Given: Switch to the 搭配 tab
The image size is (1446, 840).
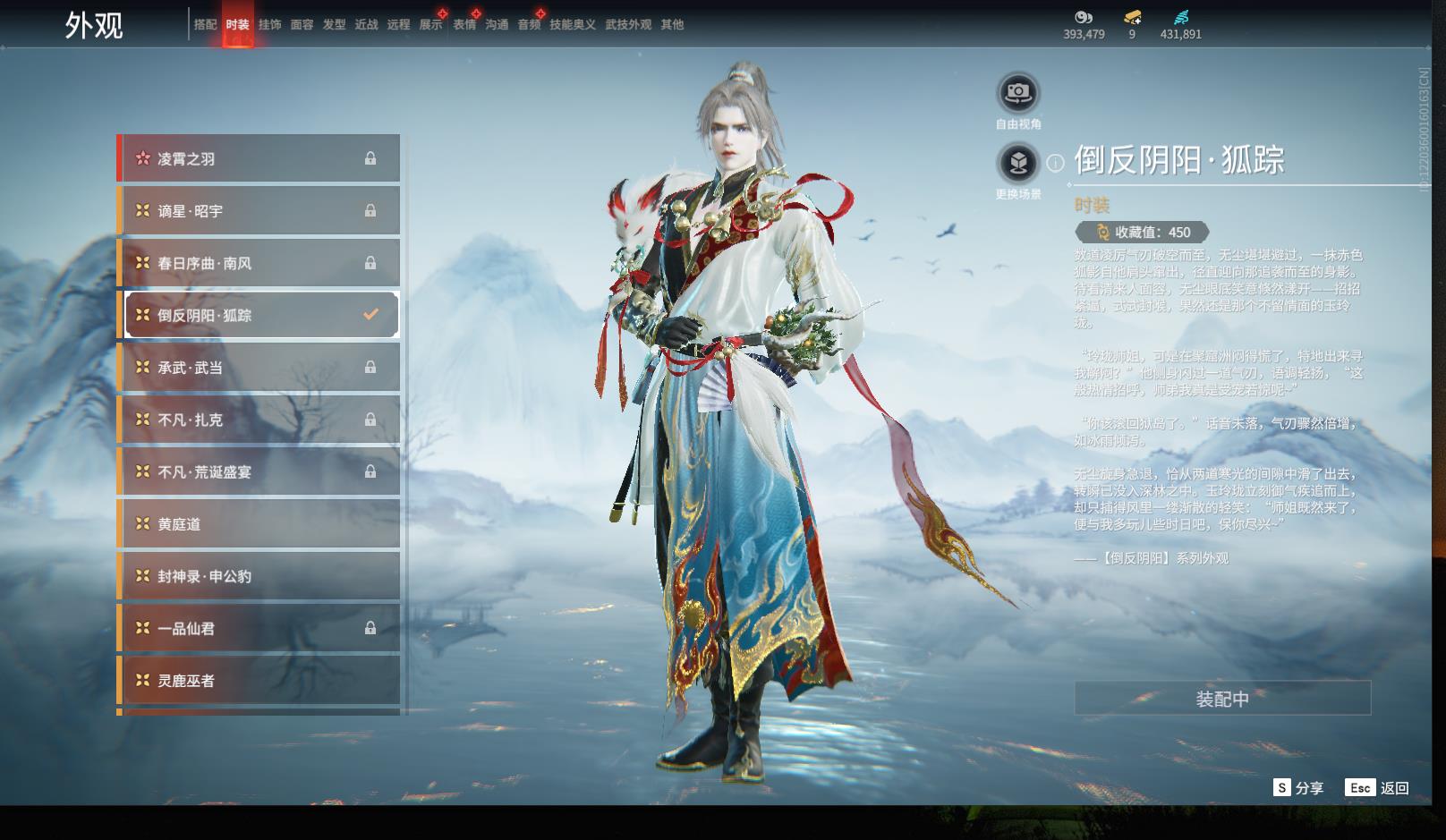Looking at the screenshot, I should pos(205,25).
